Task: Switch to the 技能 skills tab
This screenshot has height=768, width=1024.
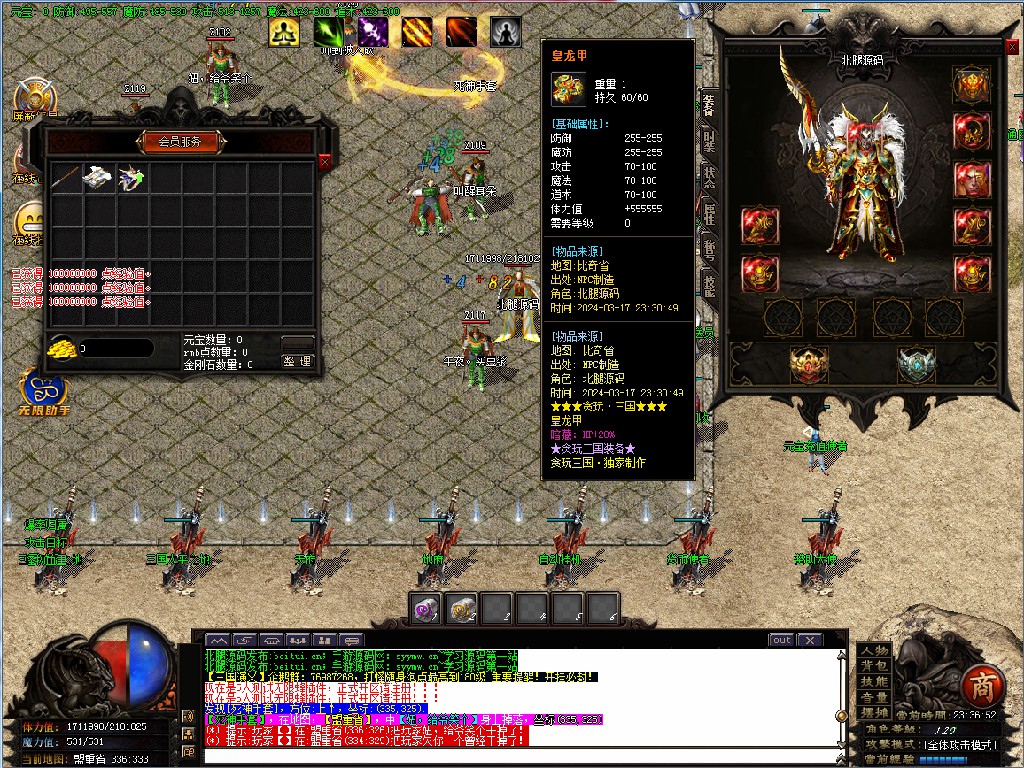Action: pyautogui.click(x=708, y=286)
